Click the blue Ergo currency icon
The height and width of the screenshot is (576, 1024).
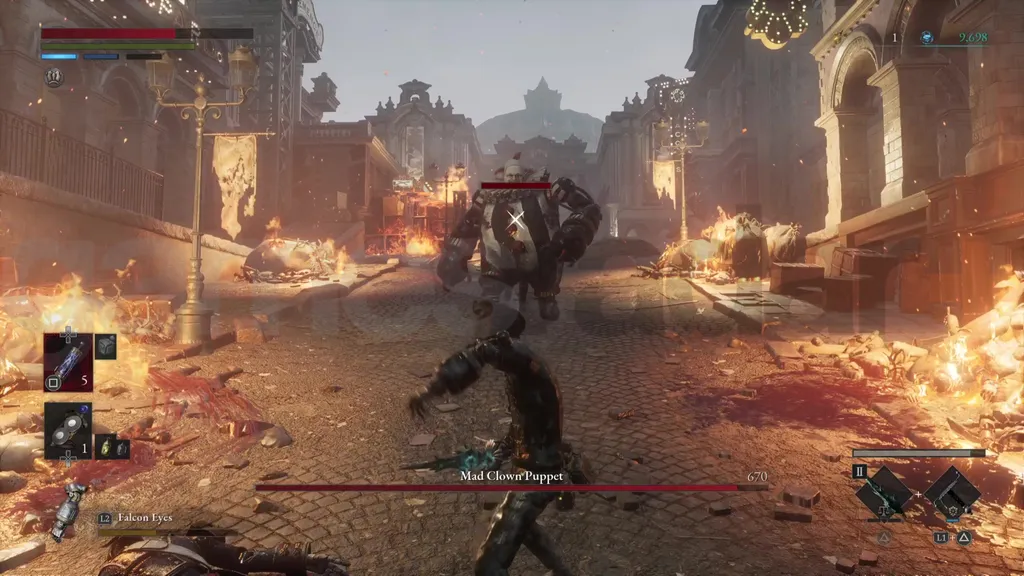pyautogui.click(x=927, y=38)
